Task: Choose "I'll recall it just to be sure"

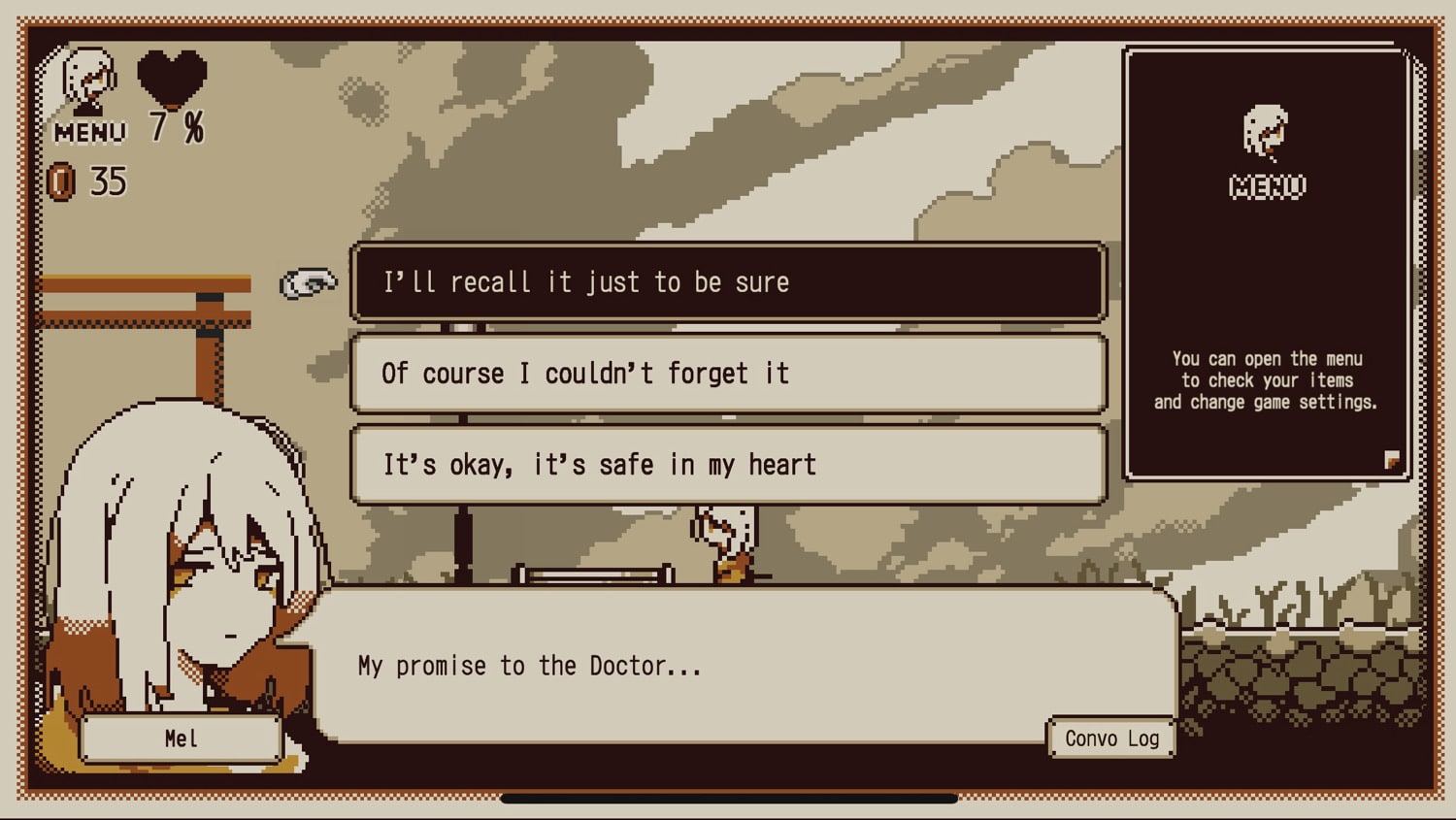Action: click(x=728, y=282)
